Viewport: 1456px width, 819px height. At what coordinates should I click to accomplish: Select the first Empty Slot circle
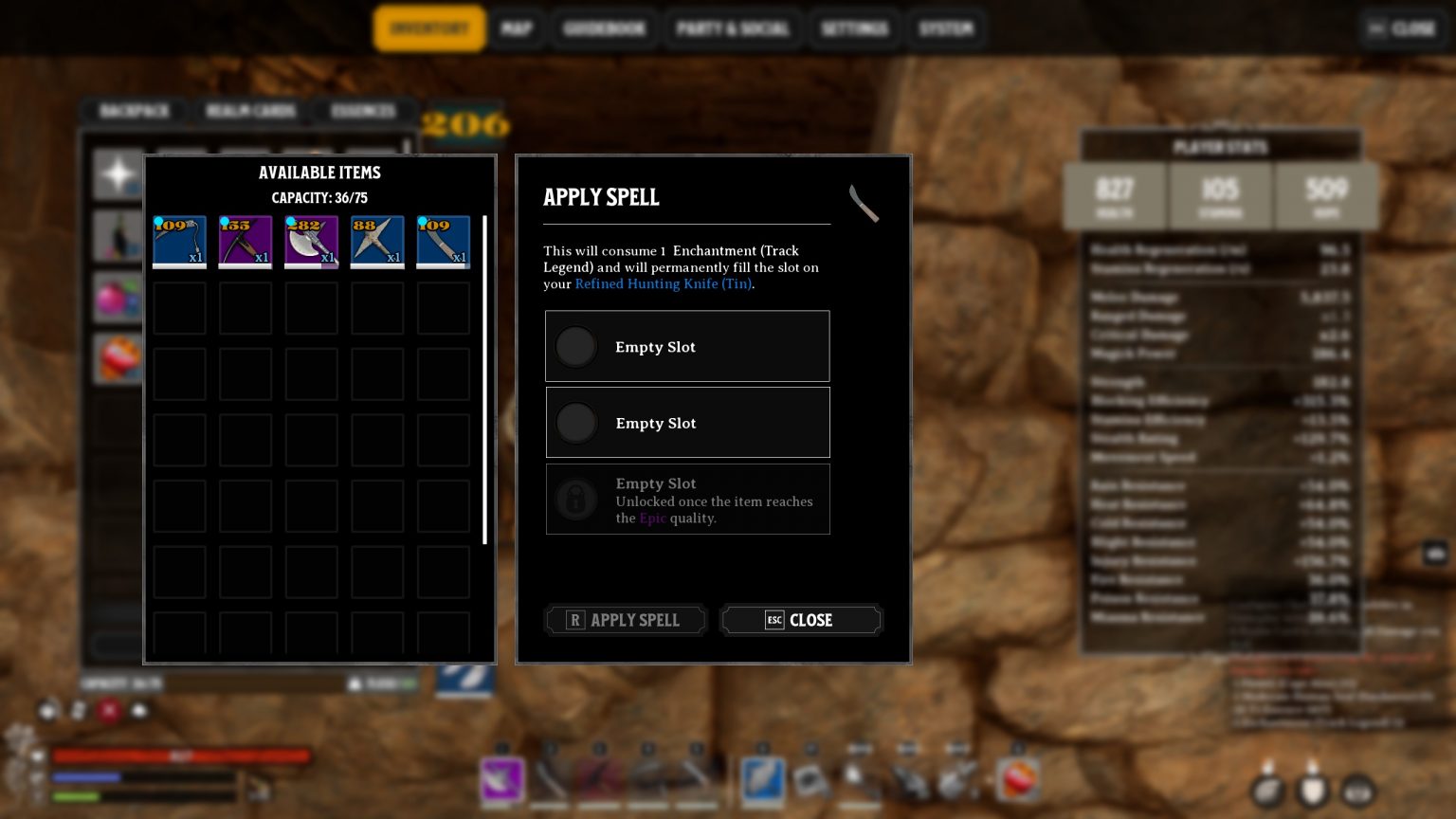click(576, 346)
